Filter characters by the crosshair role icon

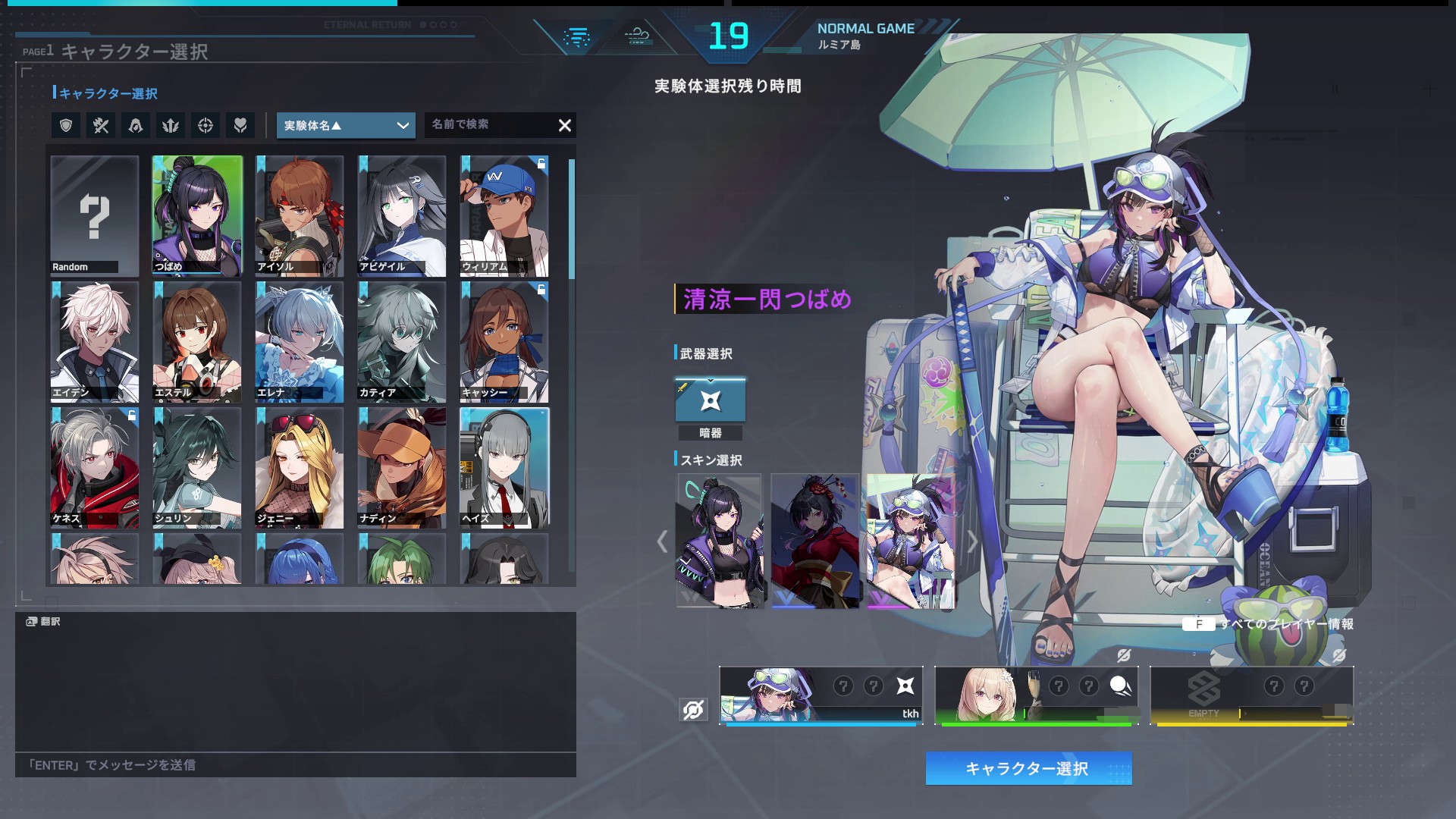[206, 125]
